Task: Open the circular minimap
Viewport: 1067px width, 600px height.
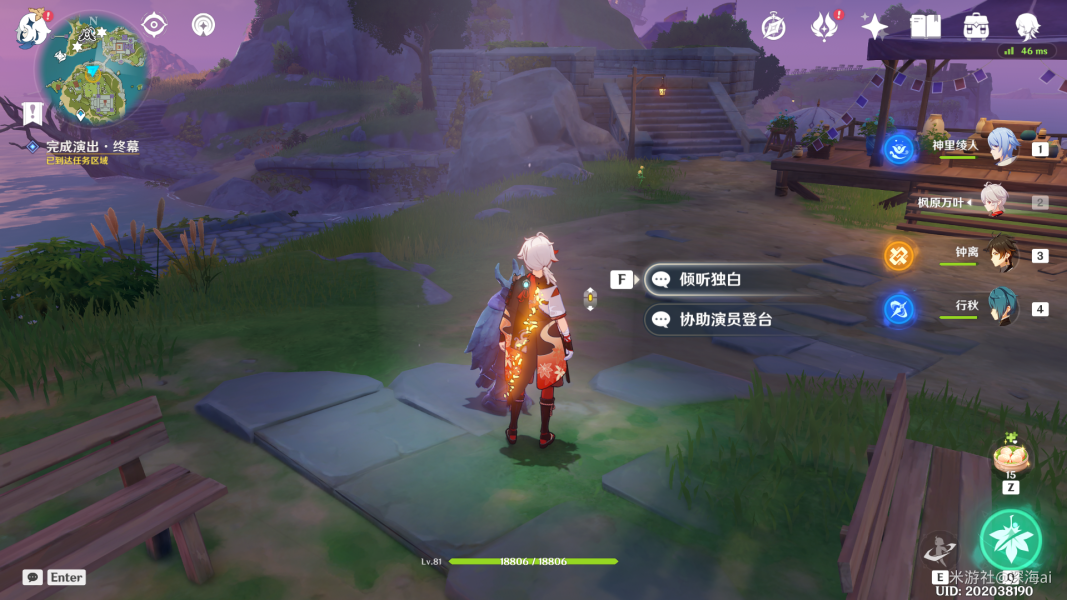Action: pyautogui.click(x=93, y=72)
